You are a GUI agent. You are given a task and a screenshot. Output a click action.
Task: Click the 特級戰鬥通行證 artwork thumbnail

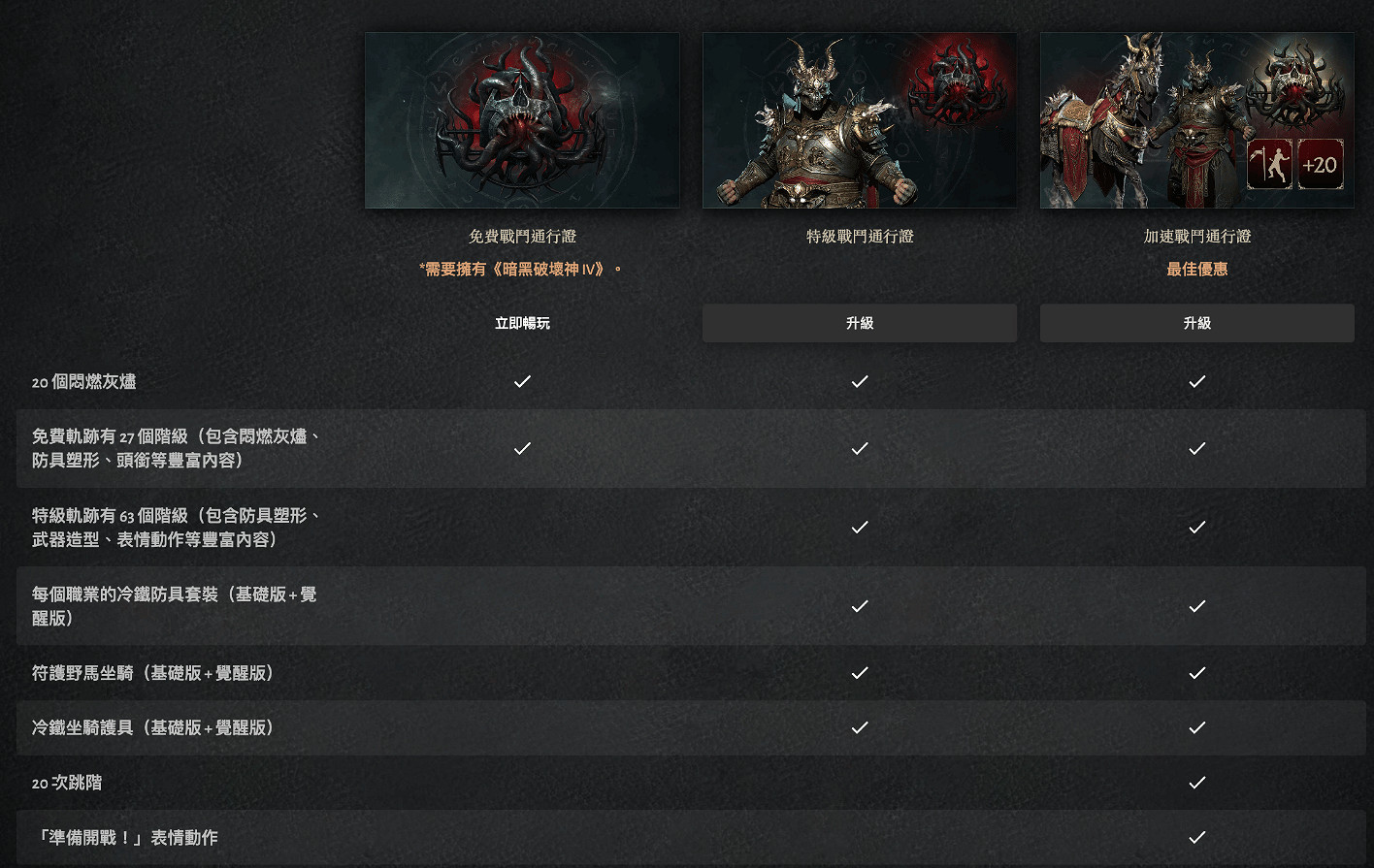coord(859,119)
